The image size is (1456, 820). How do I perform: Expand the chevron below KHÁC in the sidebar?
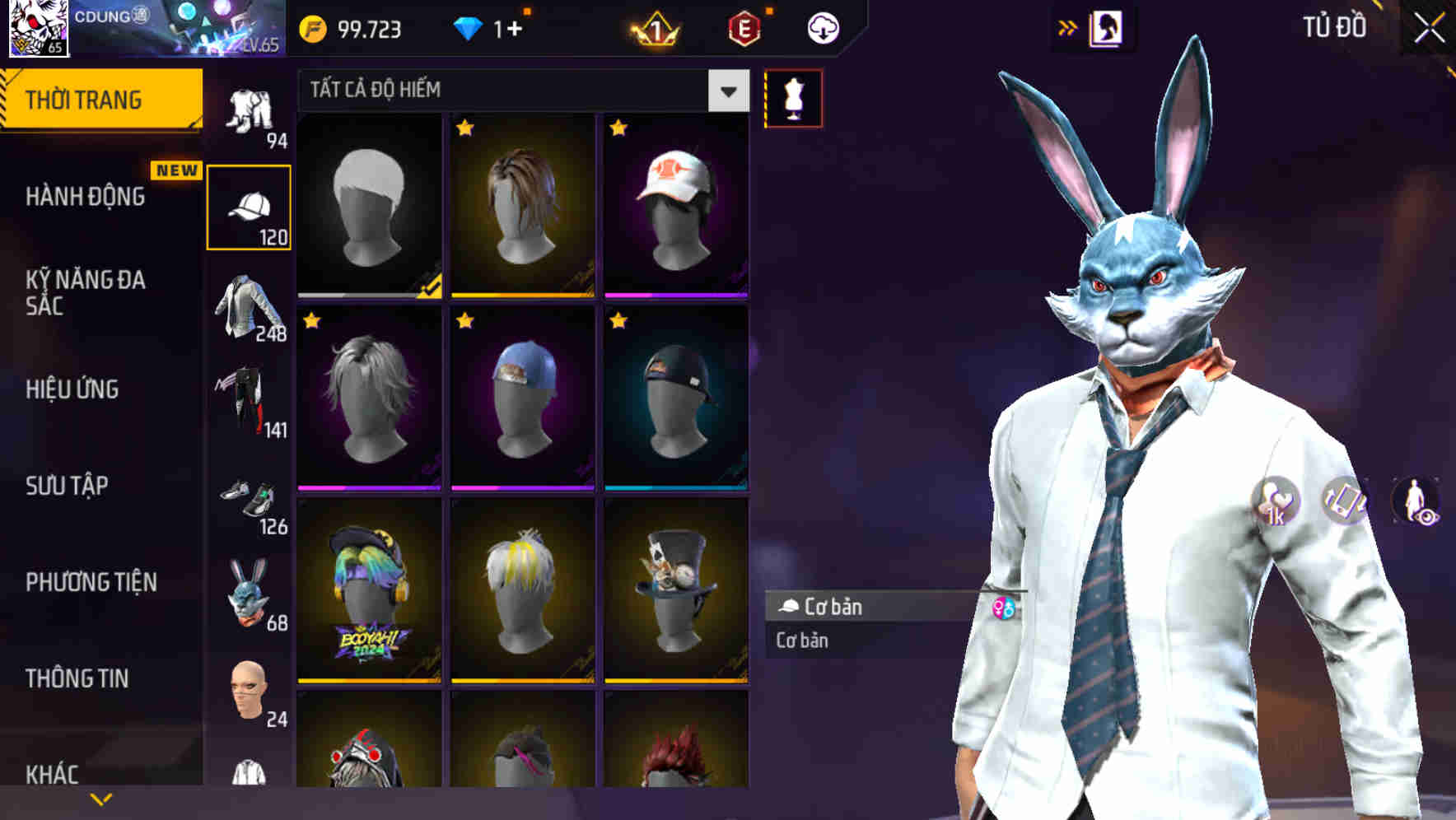(x=100, y=798)
